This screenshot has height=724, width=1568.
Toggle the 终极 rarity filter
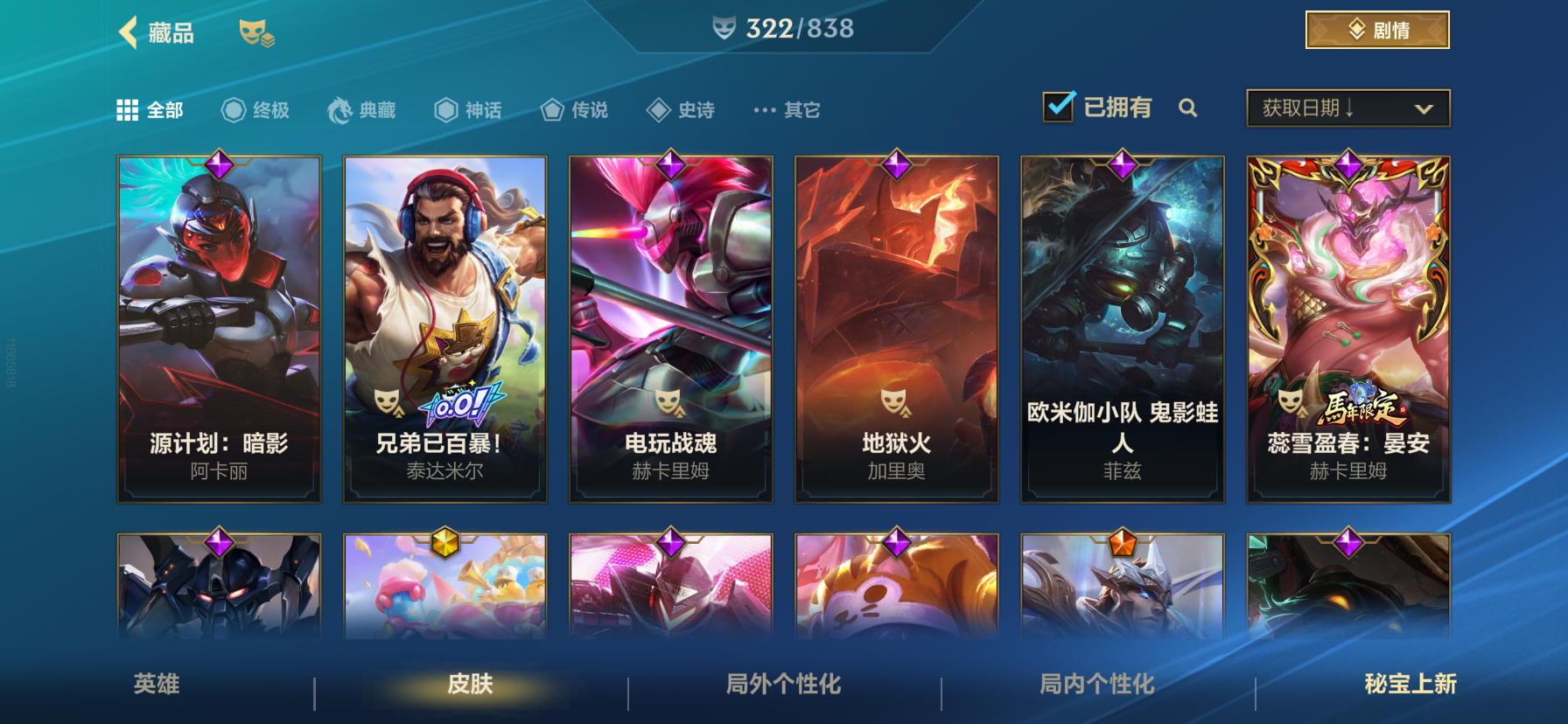point(232,110)
